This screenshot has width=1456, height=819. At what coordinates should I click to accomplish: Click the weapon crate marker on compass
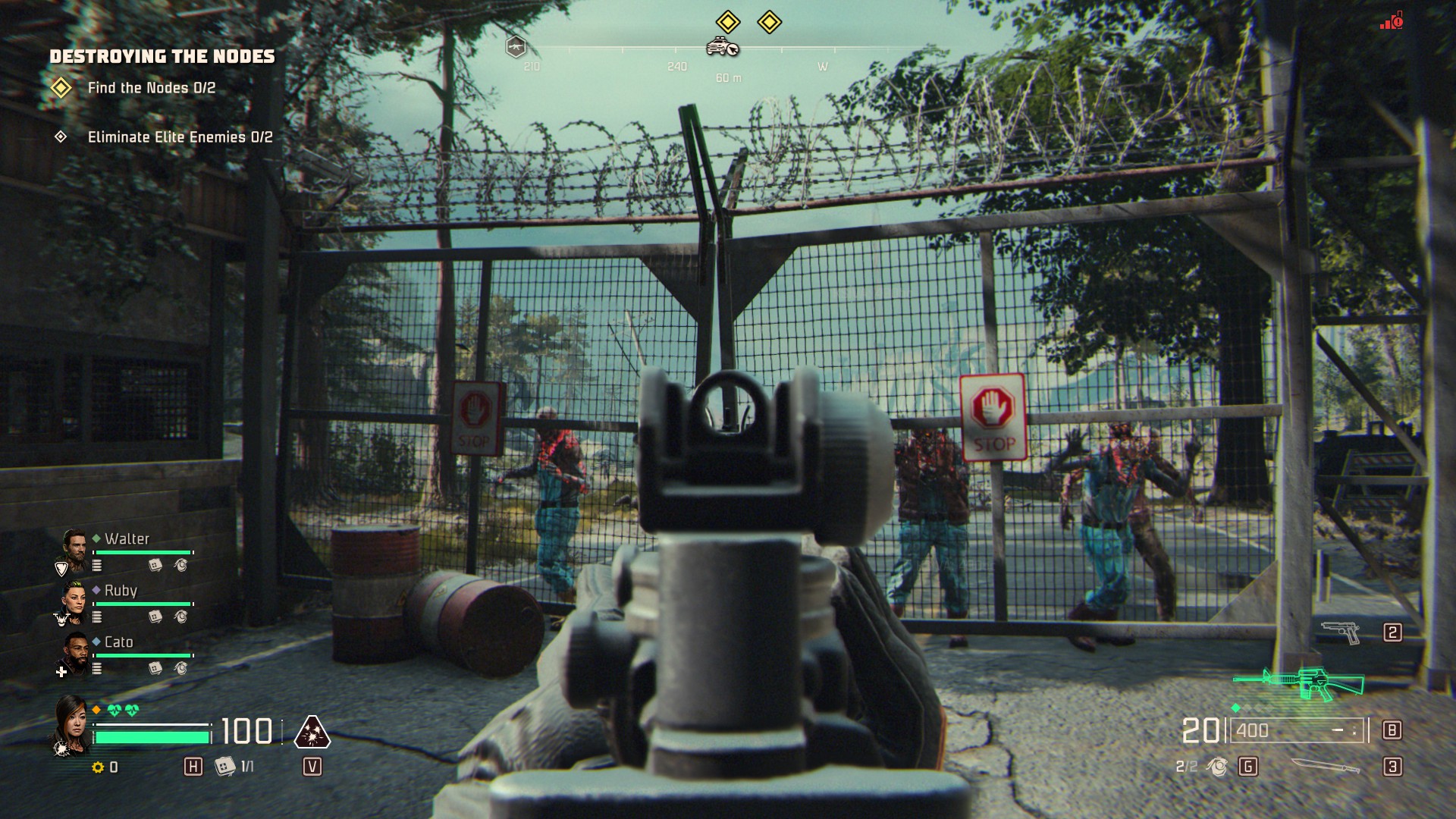coord(516,47)
